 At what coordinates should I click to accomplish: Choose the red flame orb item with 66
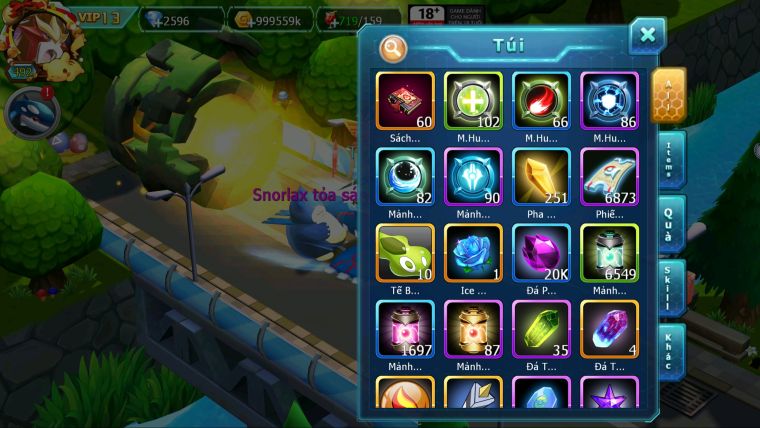click(541, 100)
